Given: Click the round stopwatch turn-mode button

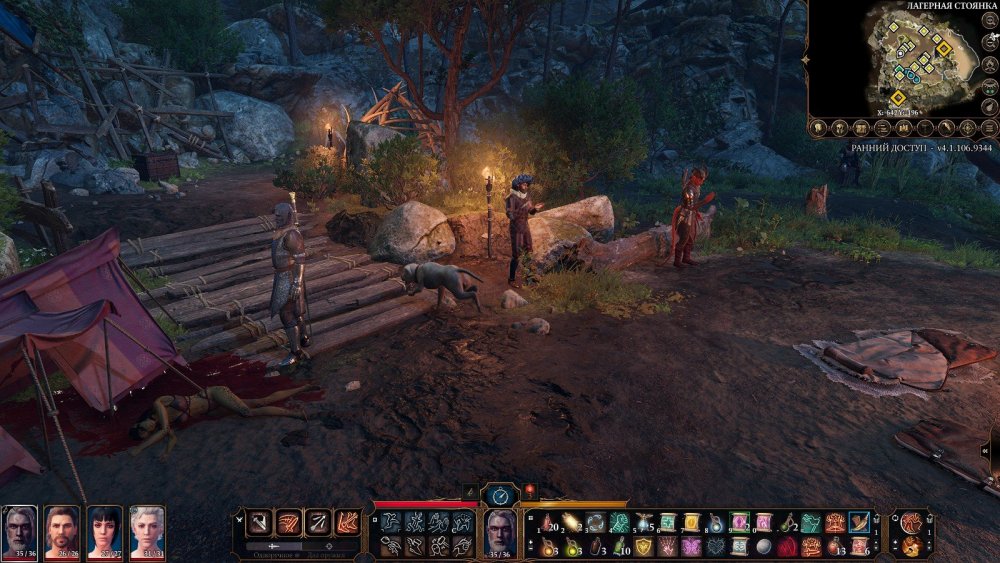Looking at the screenshot, I should (499, 494).
